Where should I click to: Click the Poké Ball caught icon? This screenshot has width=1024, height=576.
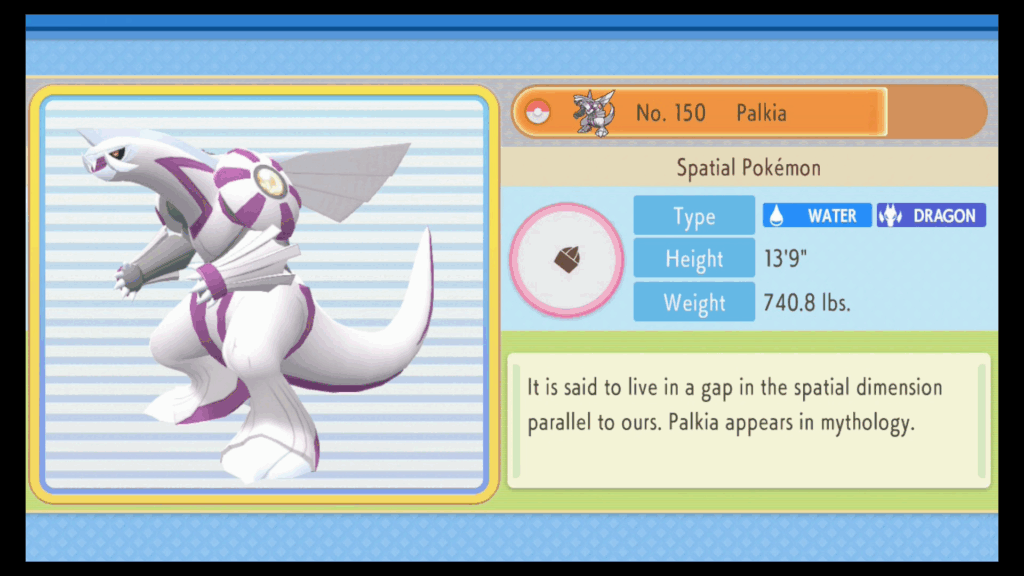[538, 113]
